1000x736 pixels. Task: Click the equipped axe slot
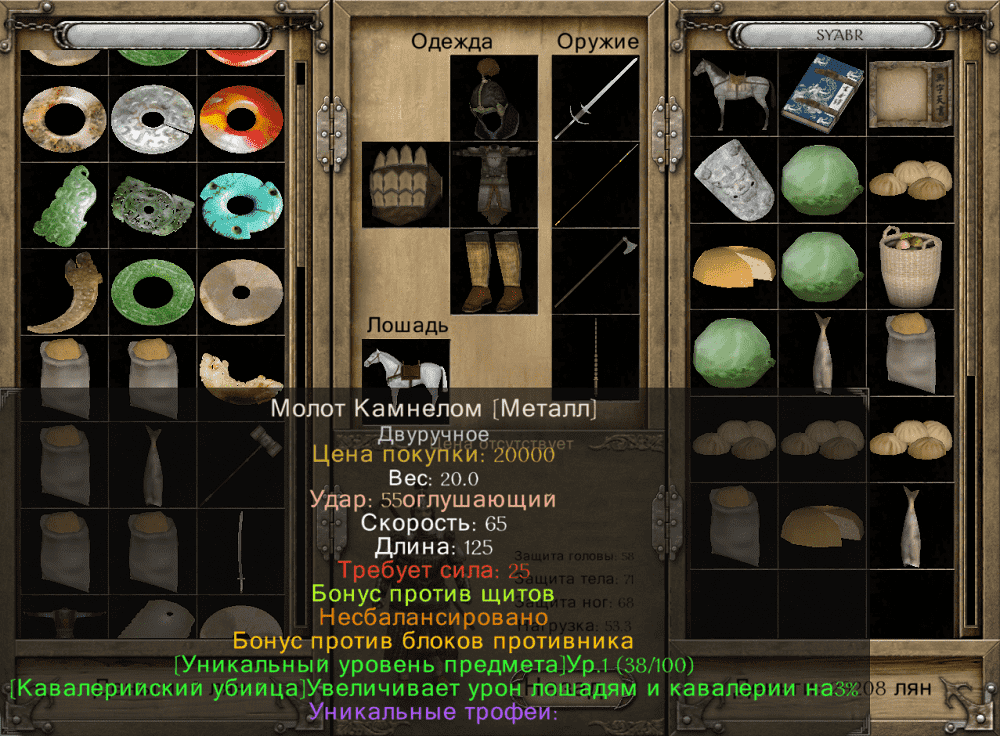(596, 271)
